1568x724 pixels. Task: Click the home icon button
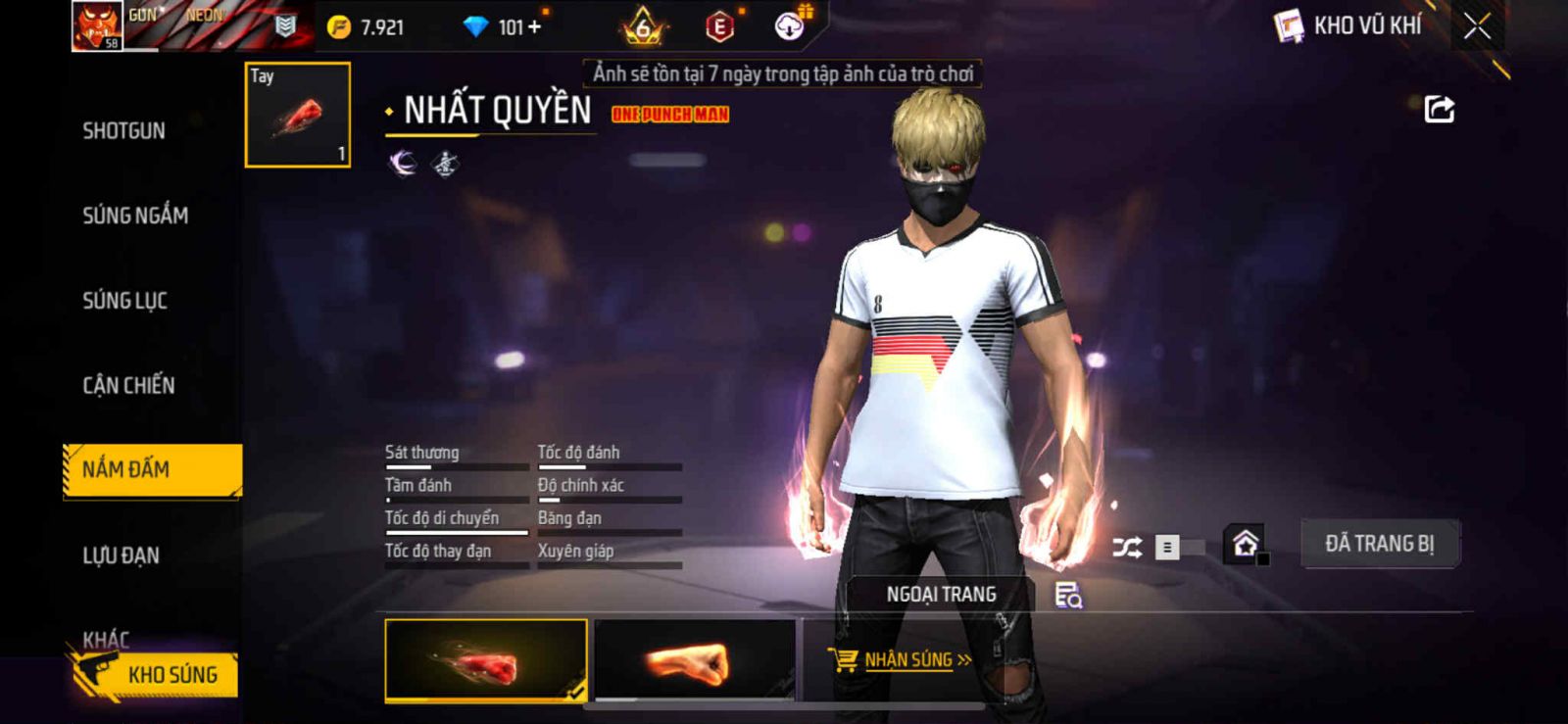coord(1246,544)
